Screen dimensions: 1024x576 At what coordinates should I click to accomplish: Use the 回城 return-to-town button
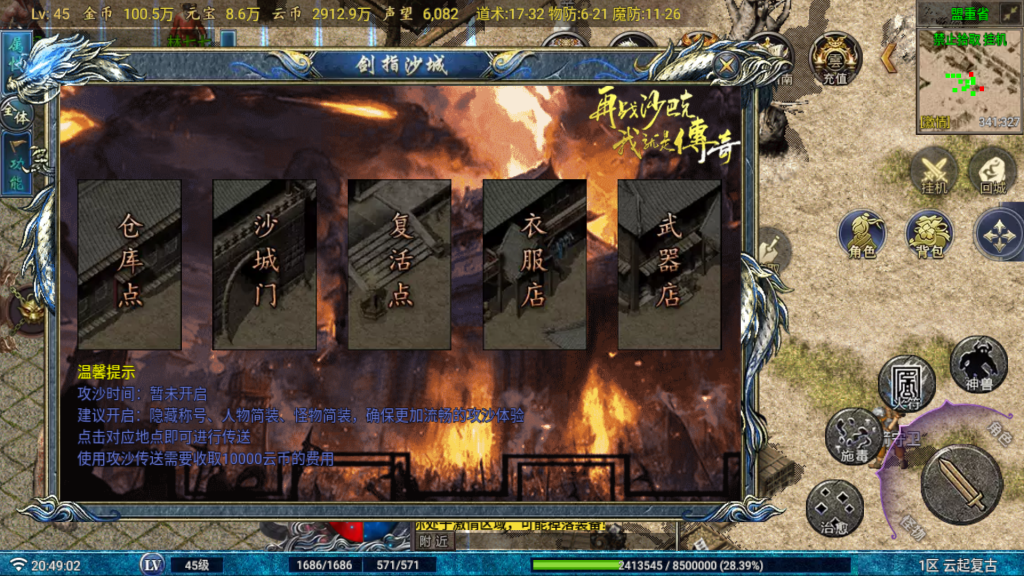click(x=992, y=170)
